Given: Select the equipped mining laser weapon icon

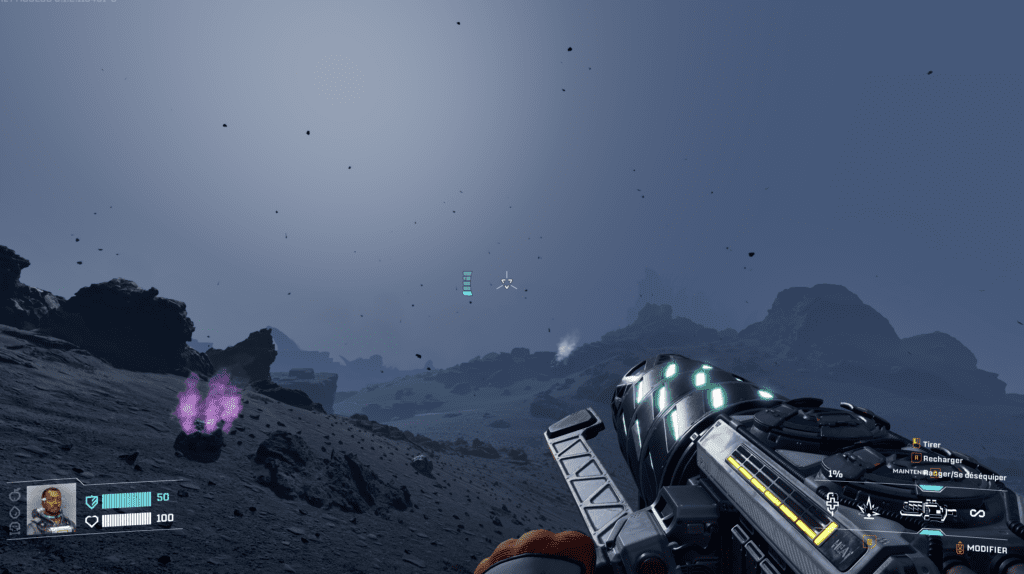Looking at the screenshot, I should tap(927, 512).
